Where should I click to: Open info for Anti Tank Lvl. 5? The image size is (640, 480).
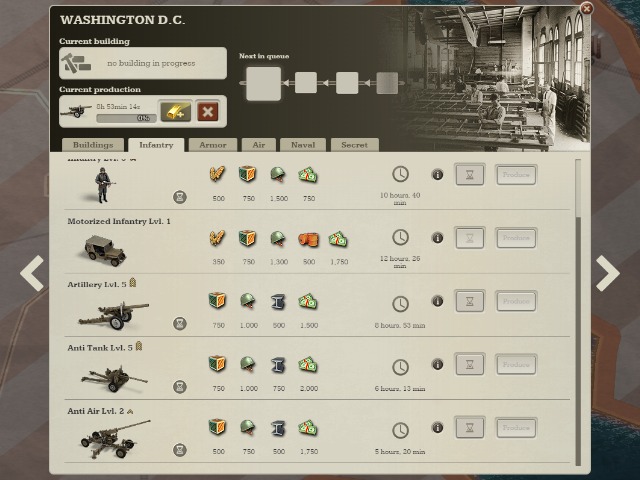tap(437, 365)
